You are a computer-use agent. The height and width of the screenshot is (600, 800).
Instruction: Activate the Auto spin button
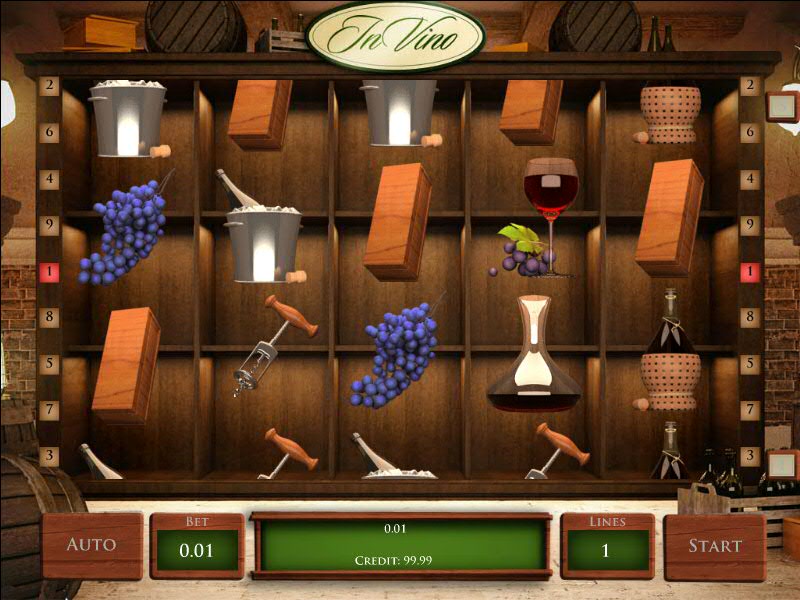[91, 545]
